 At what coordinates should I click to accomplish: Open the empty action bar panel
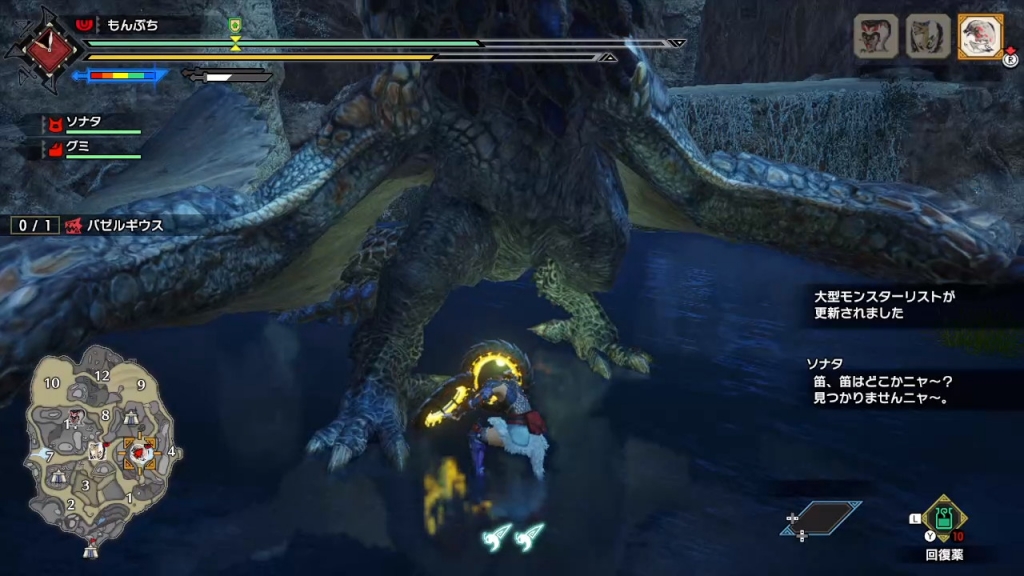coord(824,516)
